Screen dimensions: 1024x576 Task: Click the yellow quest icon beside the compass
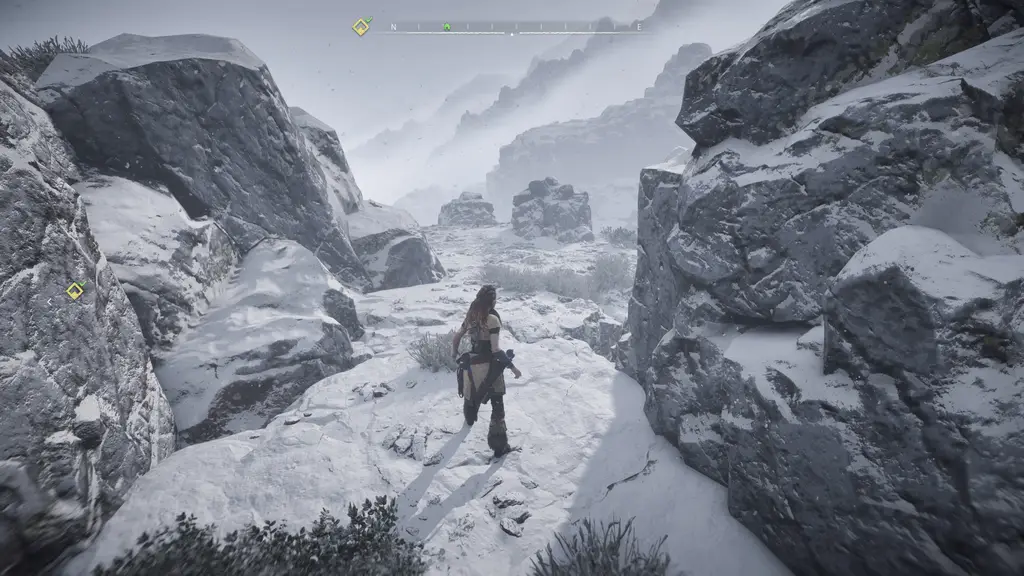point(361,27)
